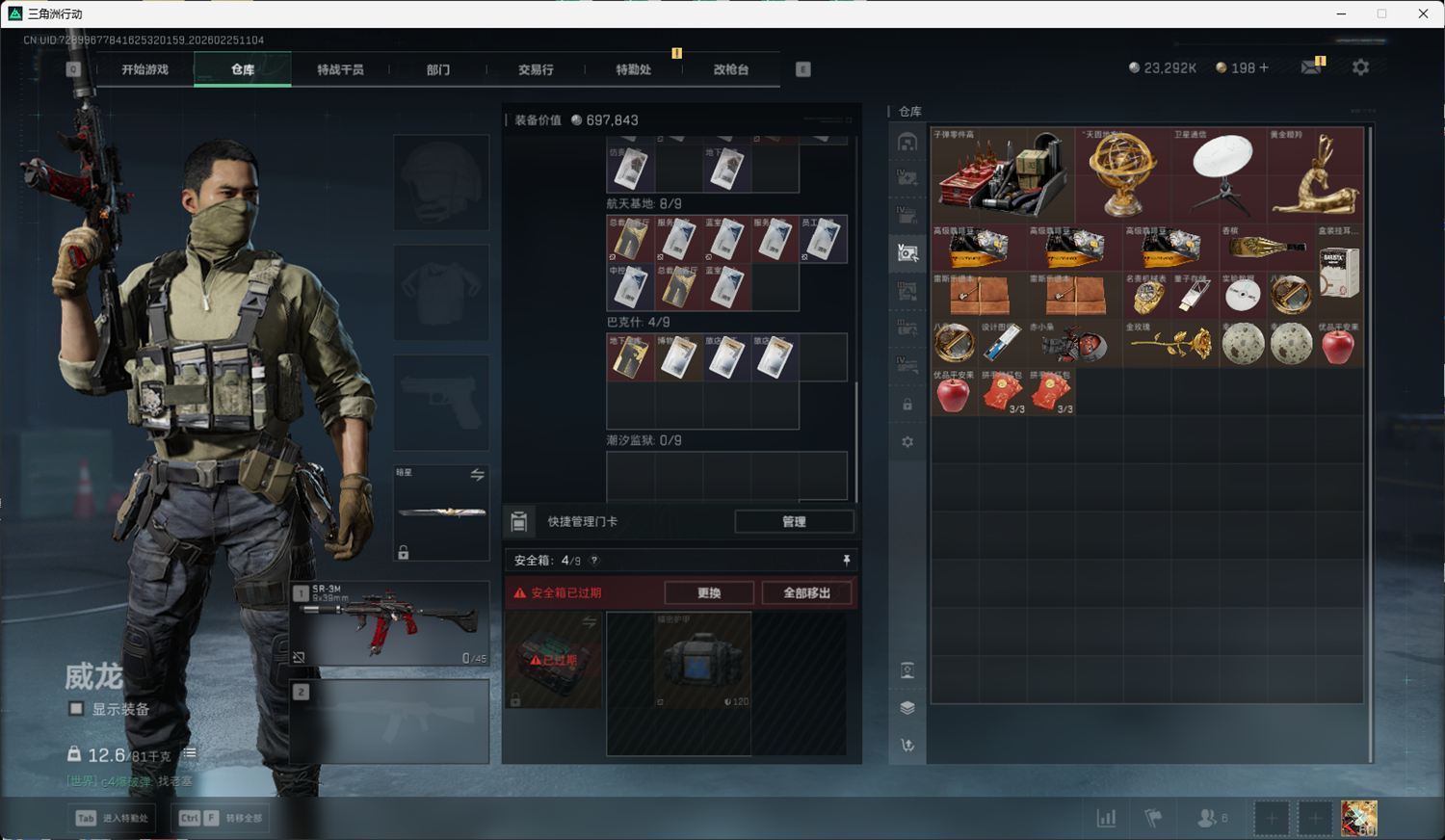
Task: Open the settings gear icon
Action: coord(1360,67)
